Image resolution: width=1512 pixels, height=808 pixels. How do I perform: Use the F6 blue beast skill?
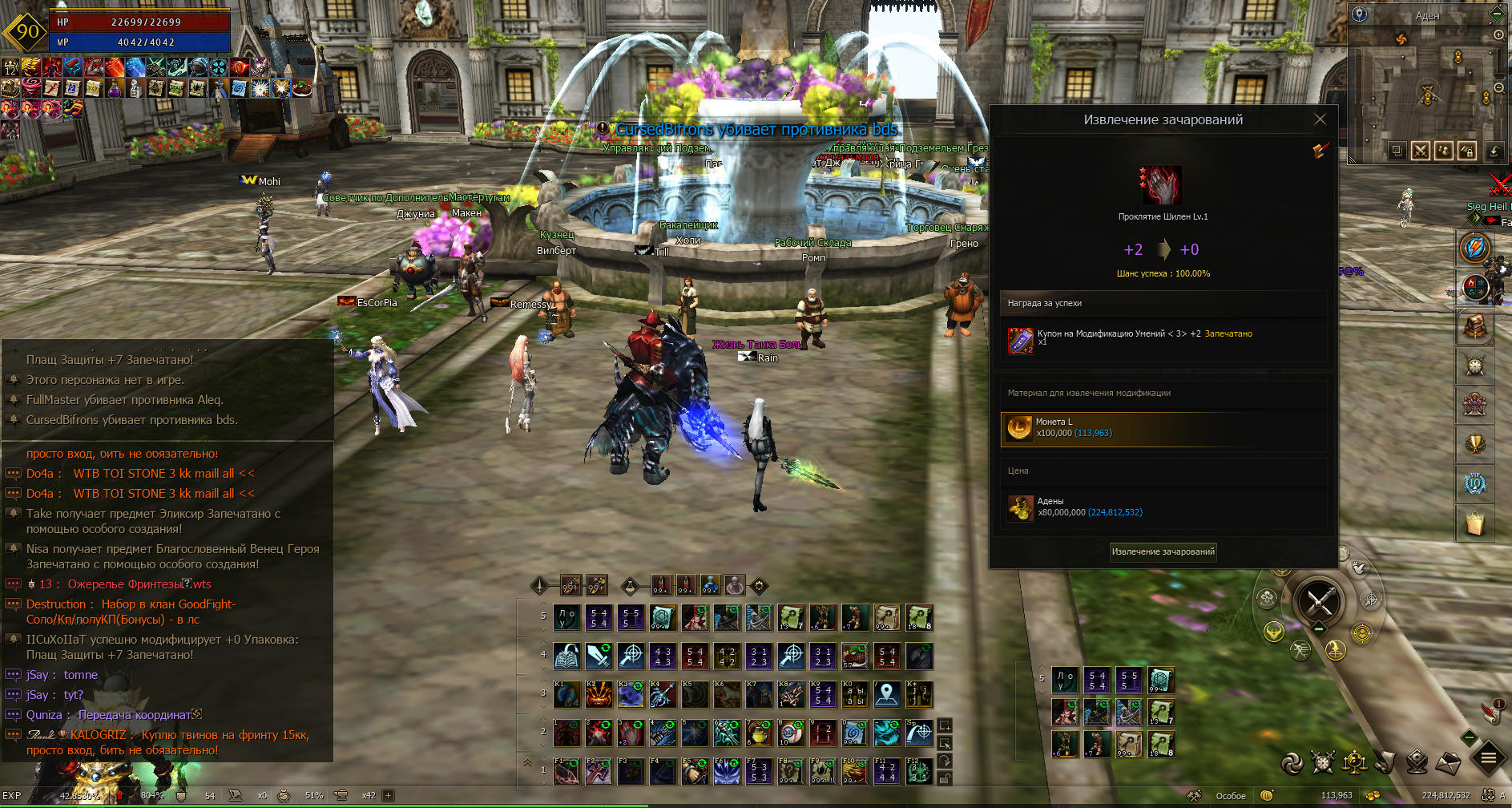[x=727, y=772]
